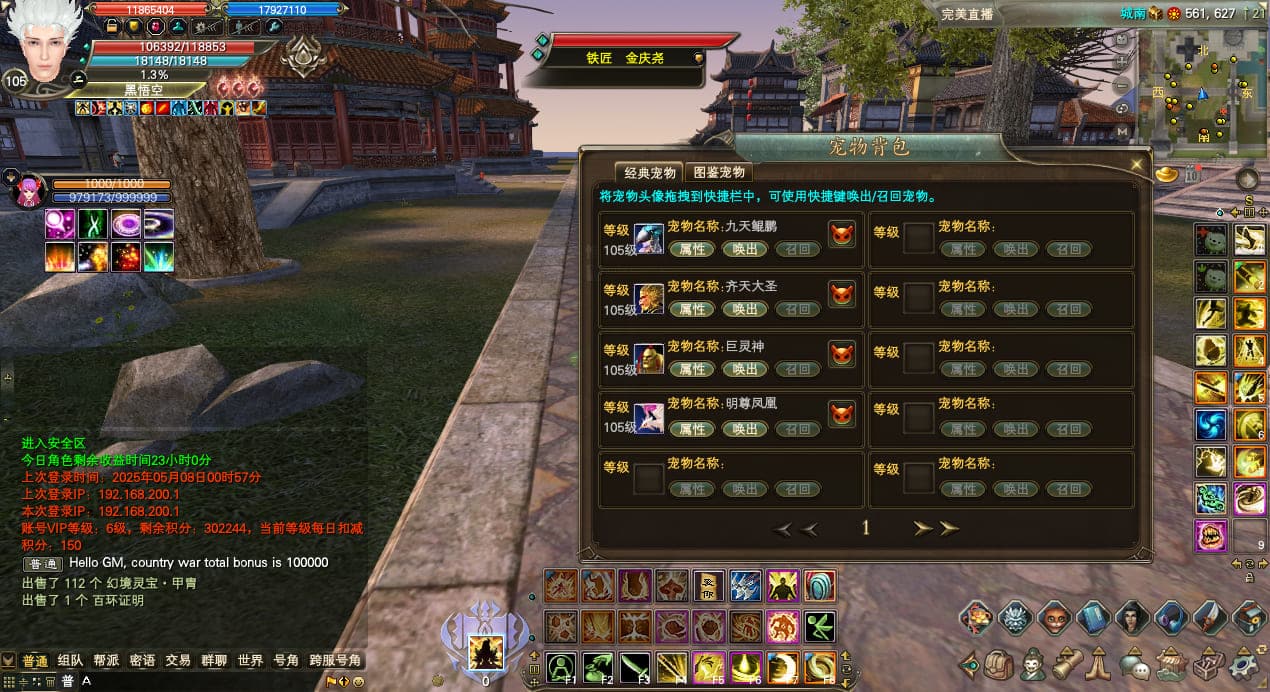1270x692 pixels.
Task: Select the 帮派 guild chat tab
Action: [x=106, y=661]
